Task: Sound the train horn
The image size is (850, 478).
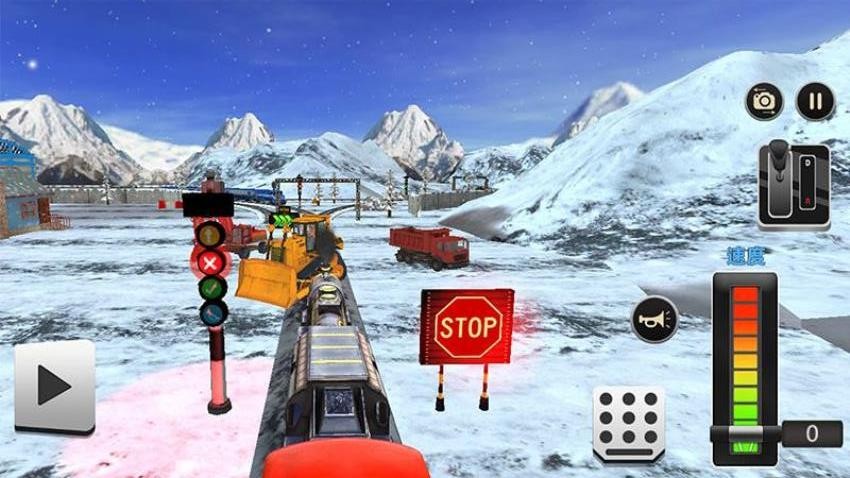Action: 655,320
